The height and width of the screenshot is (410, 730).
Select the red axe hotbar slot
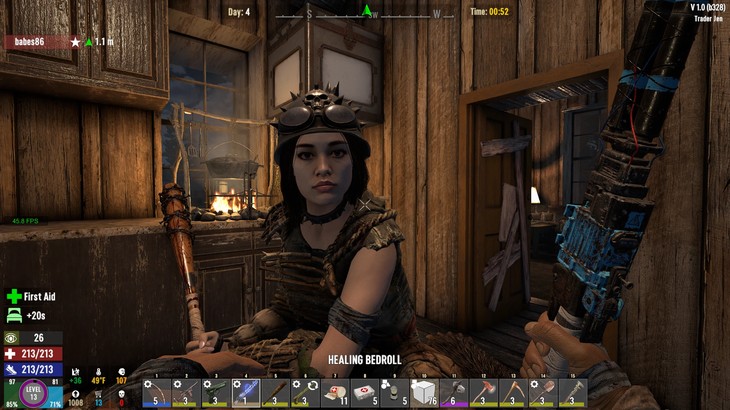pos(483,391)
